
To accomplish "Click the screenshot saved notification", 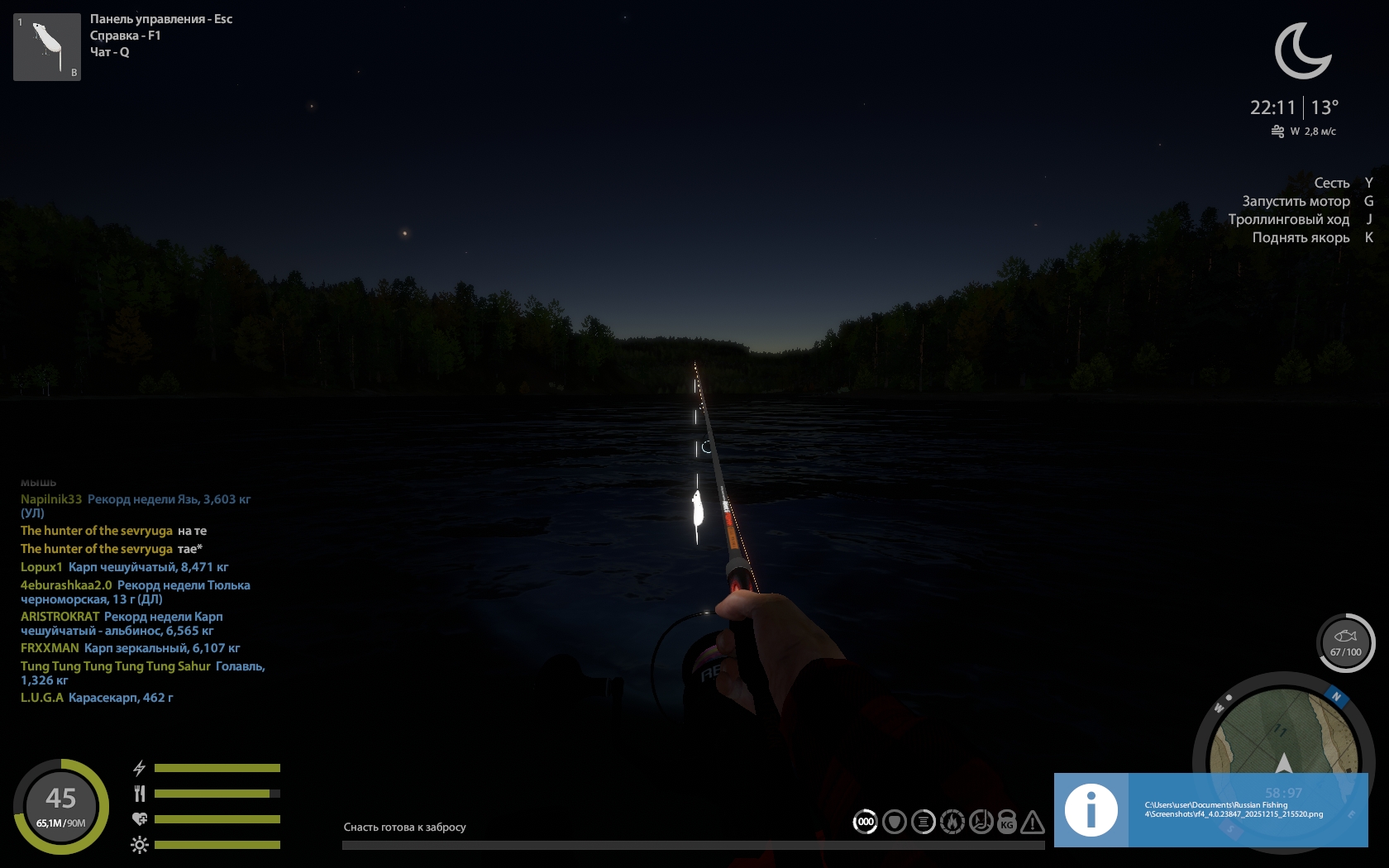I will pyautogui.click(x=1210, y=810).
